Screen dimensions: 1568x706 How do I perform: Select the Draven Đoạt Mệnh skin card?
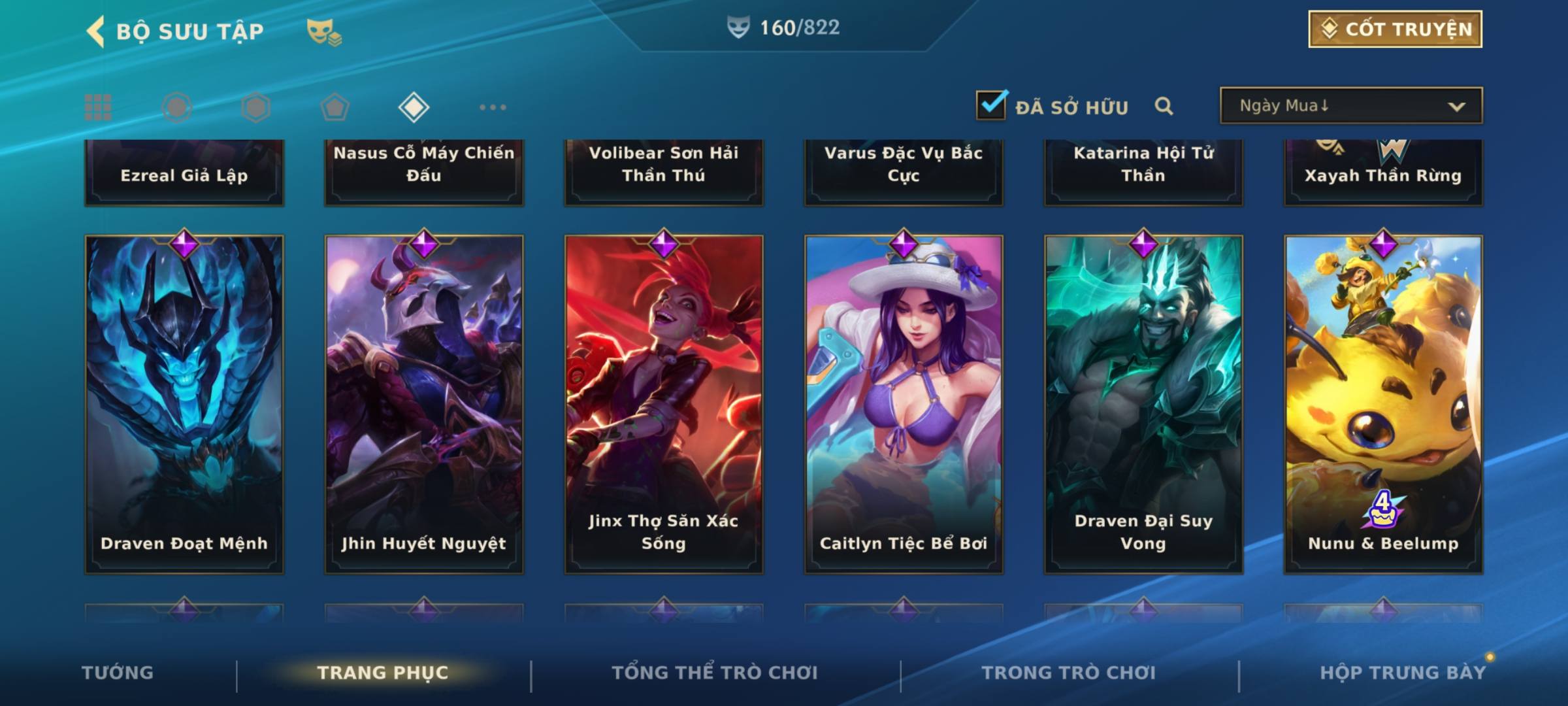click(184, 404)
